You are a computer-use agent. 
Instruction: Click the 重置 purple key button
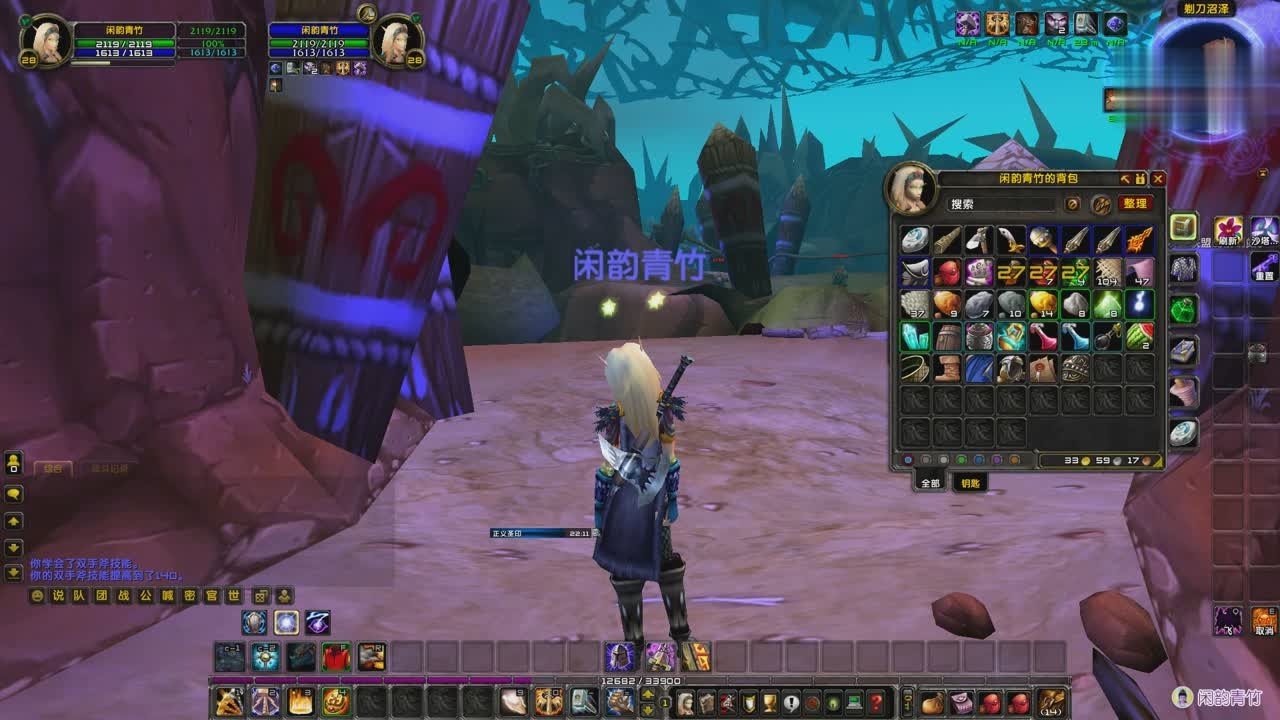tap(1263, 265)
